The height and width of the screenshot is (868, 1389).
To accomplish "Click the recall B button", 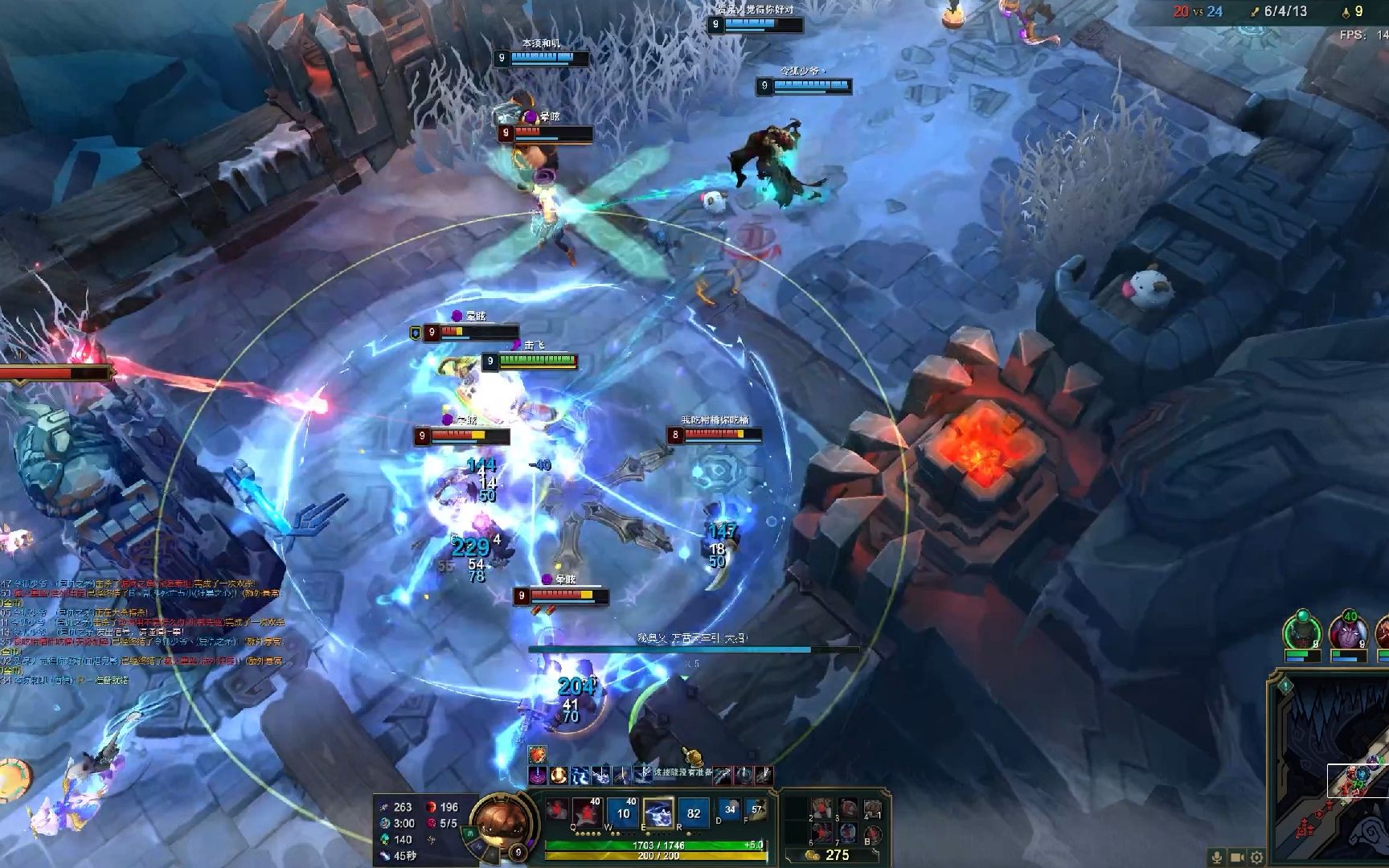I will point(873,833).
